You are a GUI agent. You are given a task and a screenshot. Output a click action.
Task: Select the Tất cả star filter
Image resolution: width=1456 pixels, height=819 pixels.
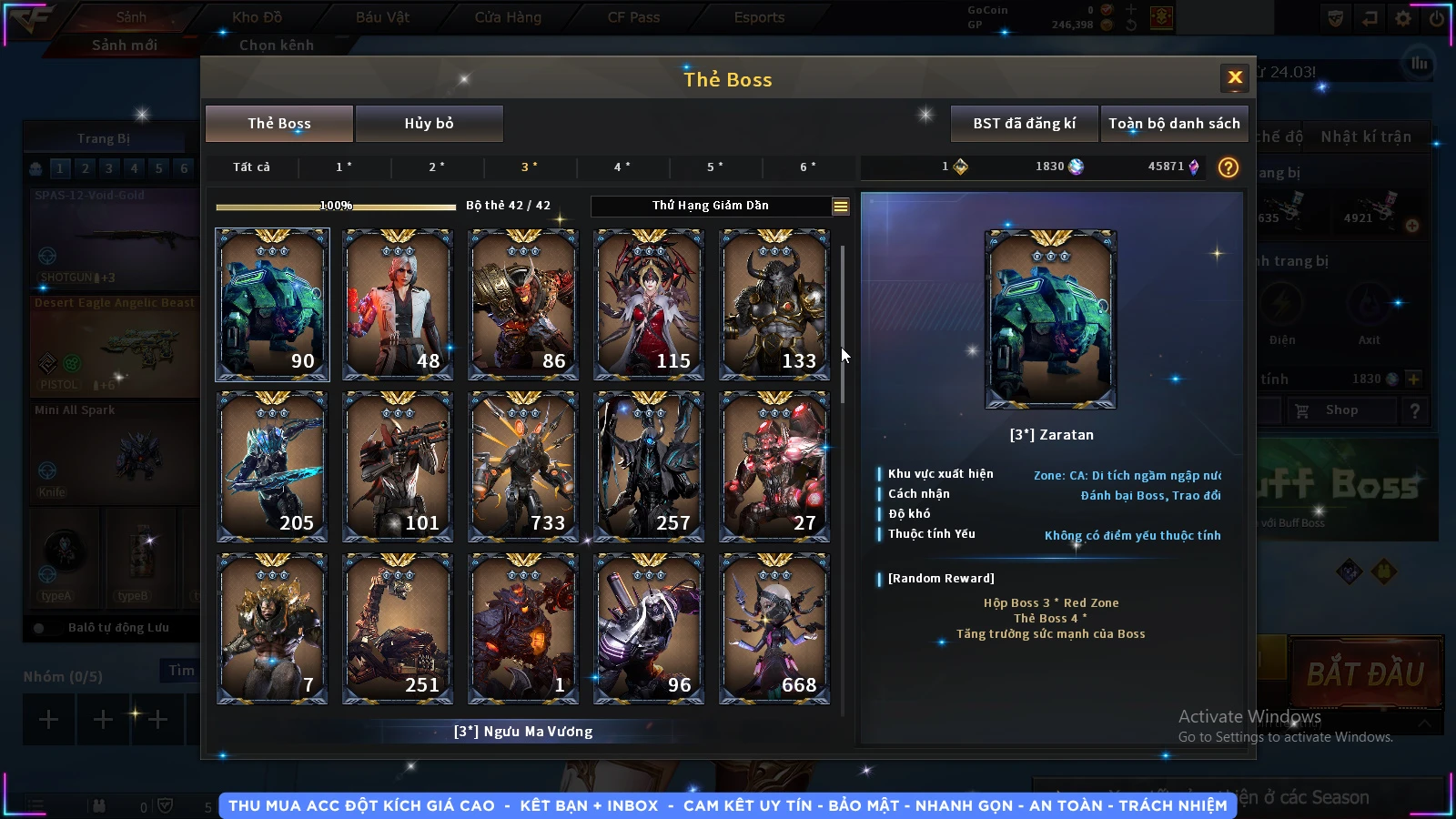[251, 167]
